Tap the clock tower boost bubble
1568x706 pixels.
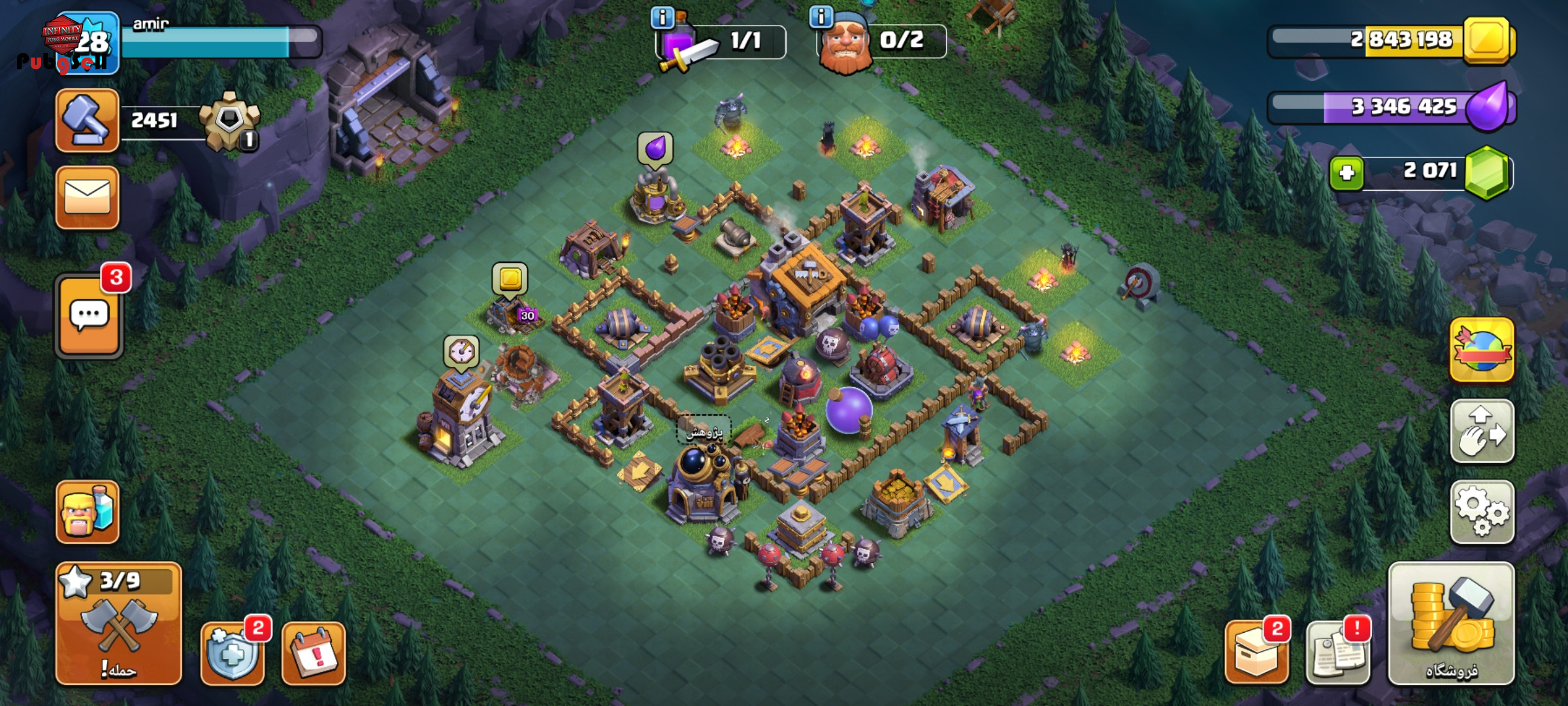pos(461,352)
